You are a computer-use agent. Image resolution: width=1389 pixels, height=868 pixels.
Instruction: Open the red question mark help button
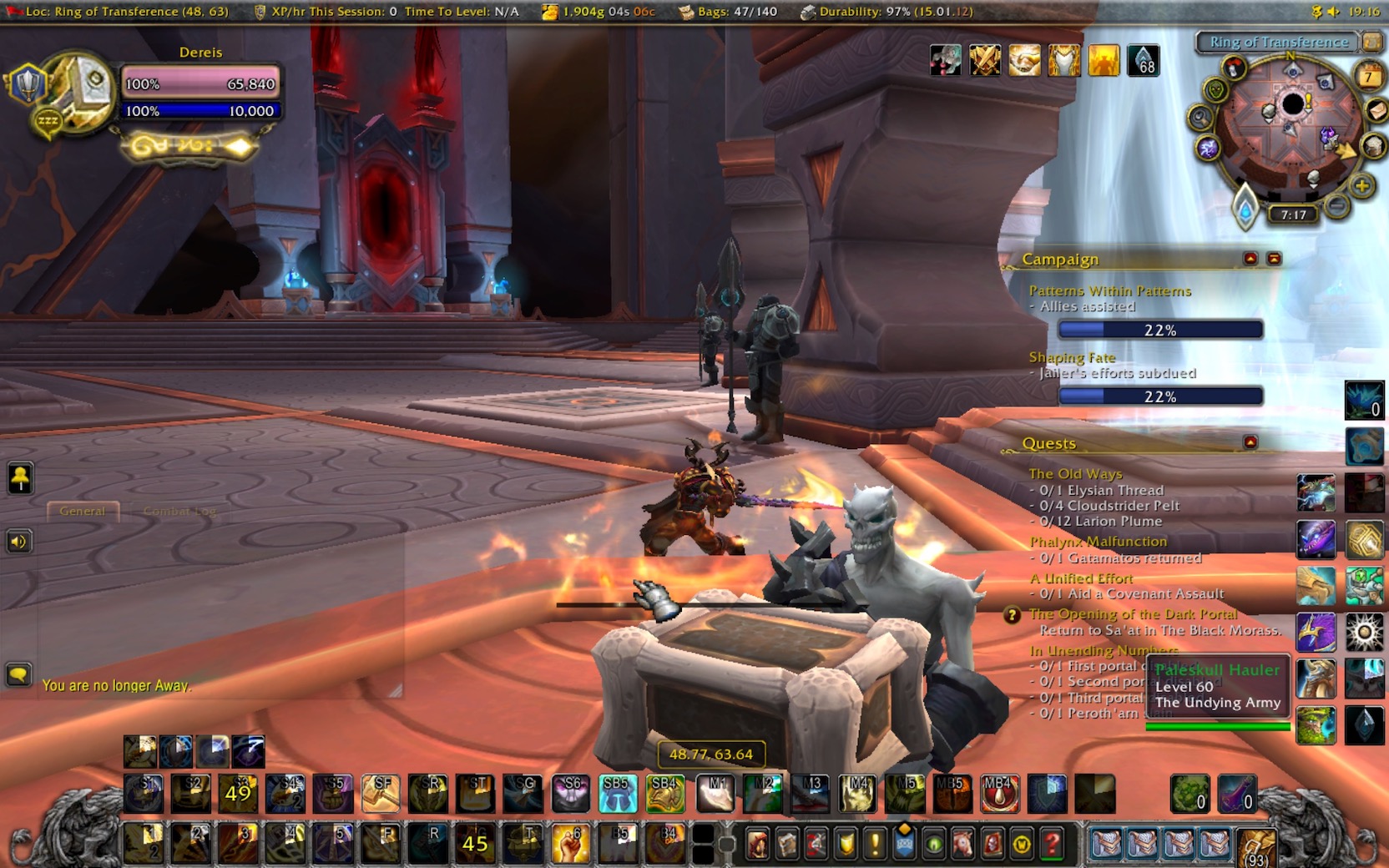[1052, 845]
